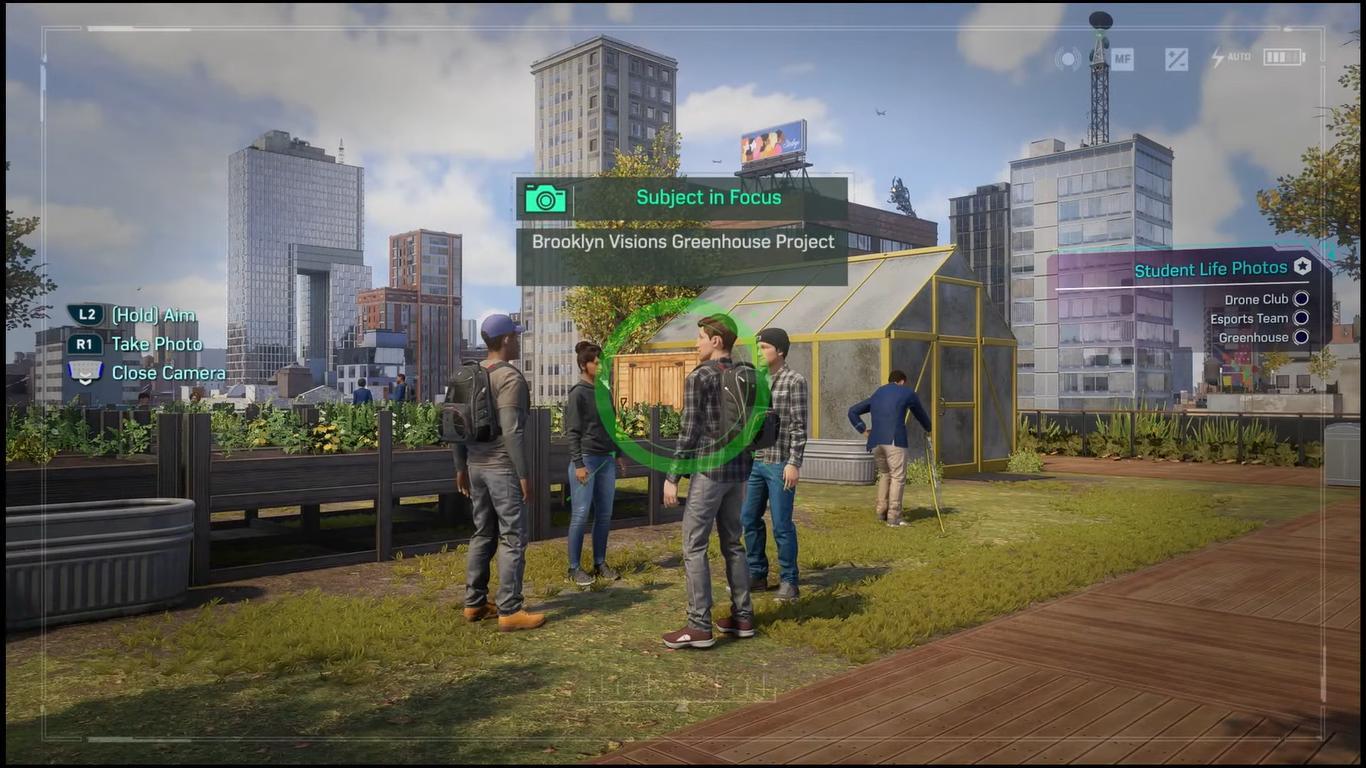Click the exposure plus-minus icon
1366x768 pixels.
pos(1176,58)
